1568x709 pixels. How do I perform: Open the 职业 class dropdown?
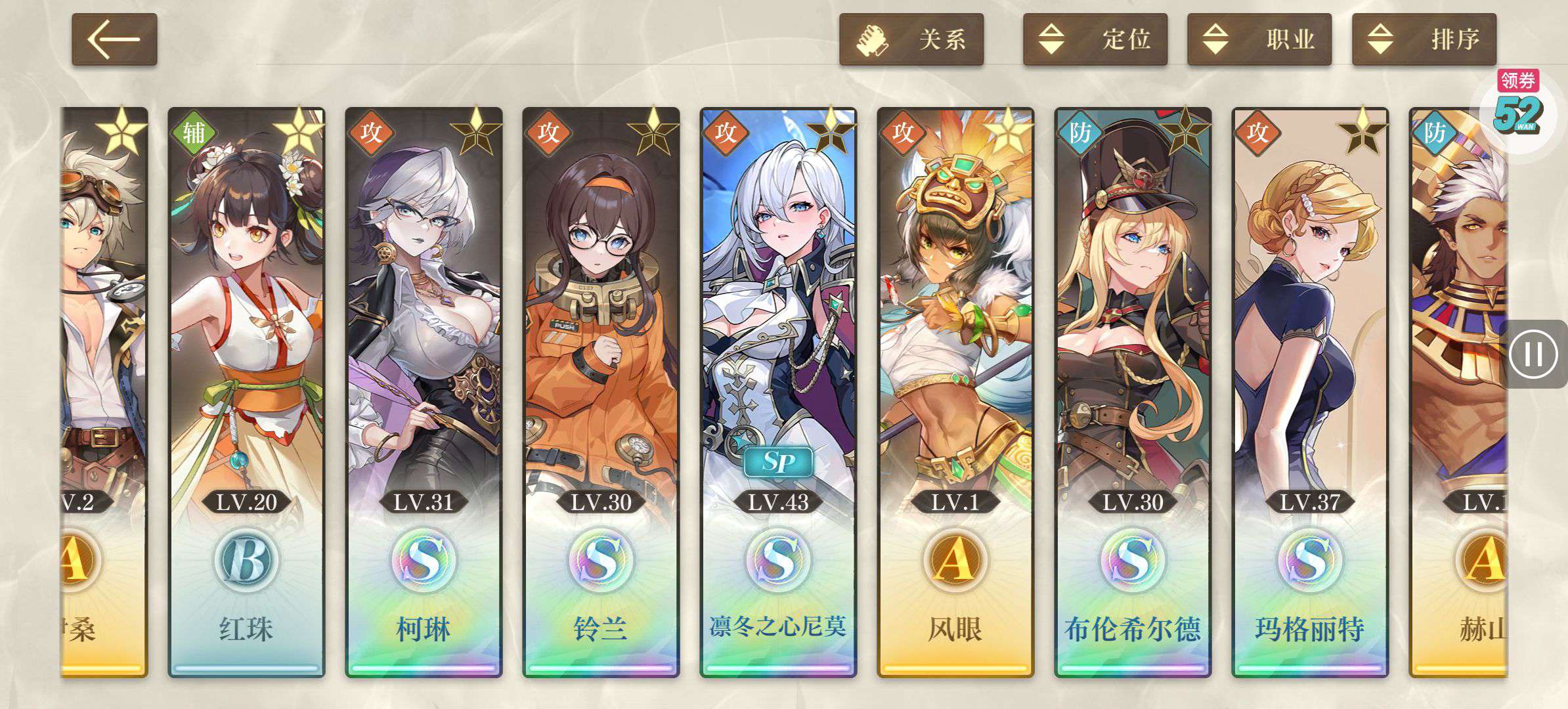tap(1259, 39)
